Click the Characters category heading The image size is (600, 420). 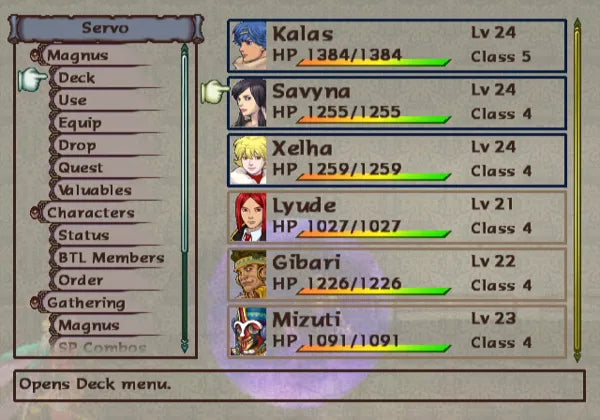(x=90, y=213)
